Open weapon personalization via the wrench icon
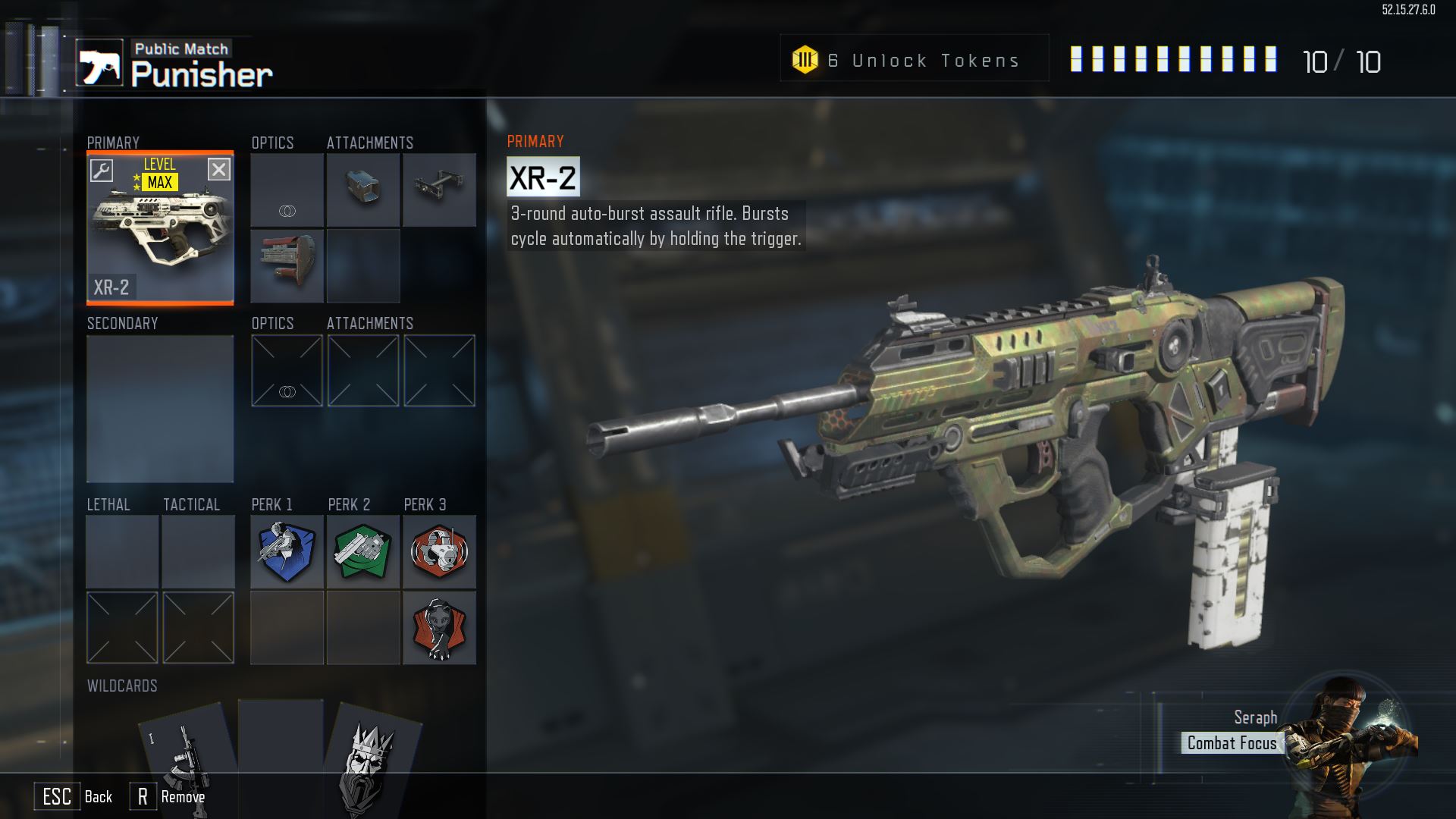 (102, 170)
